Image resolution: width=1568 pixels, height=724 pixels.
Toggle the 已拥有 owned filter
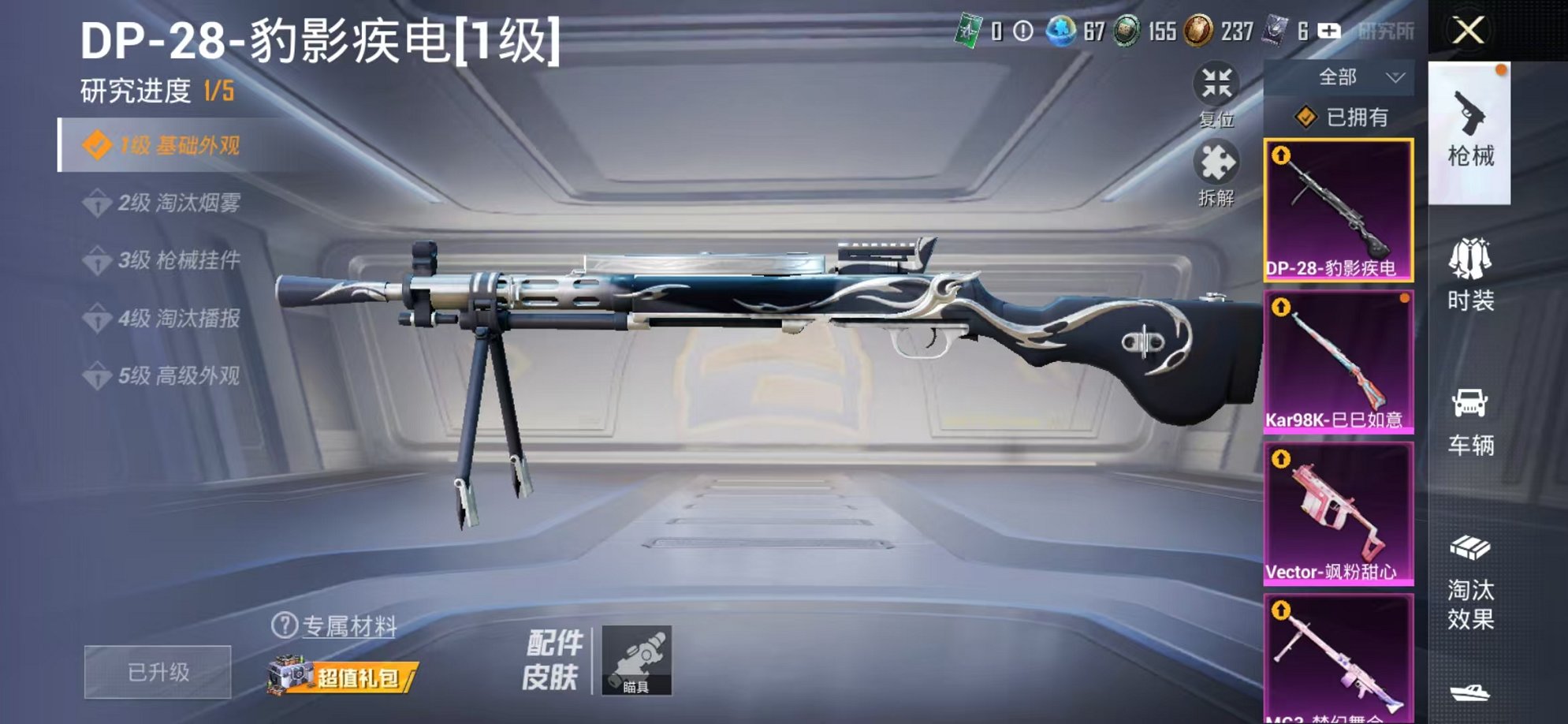1340,118
